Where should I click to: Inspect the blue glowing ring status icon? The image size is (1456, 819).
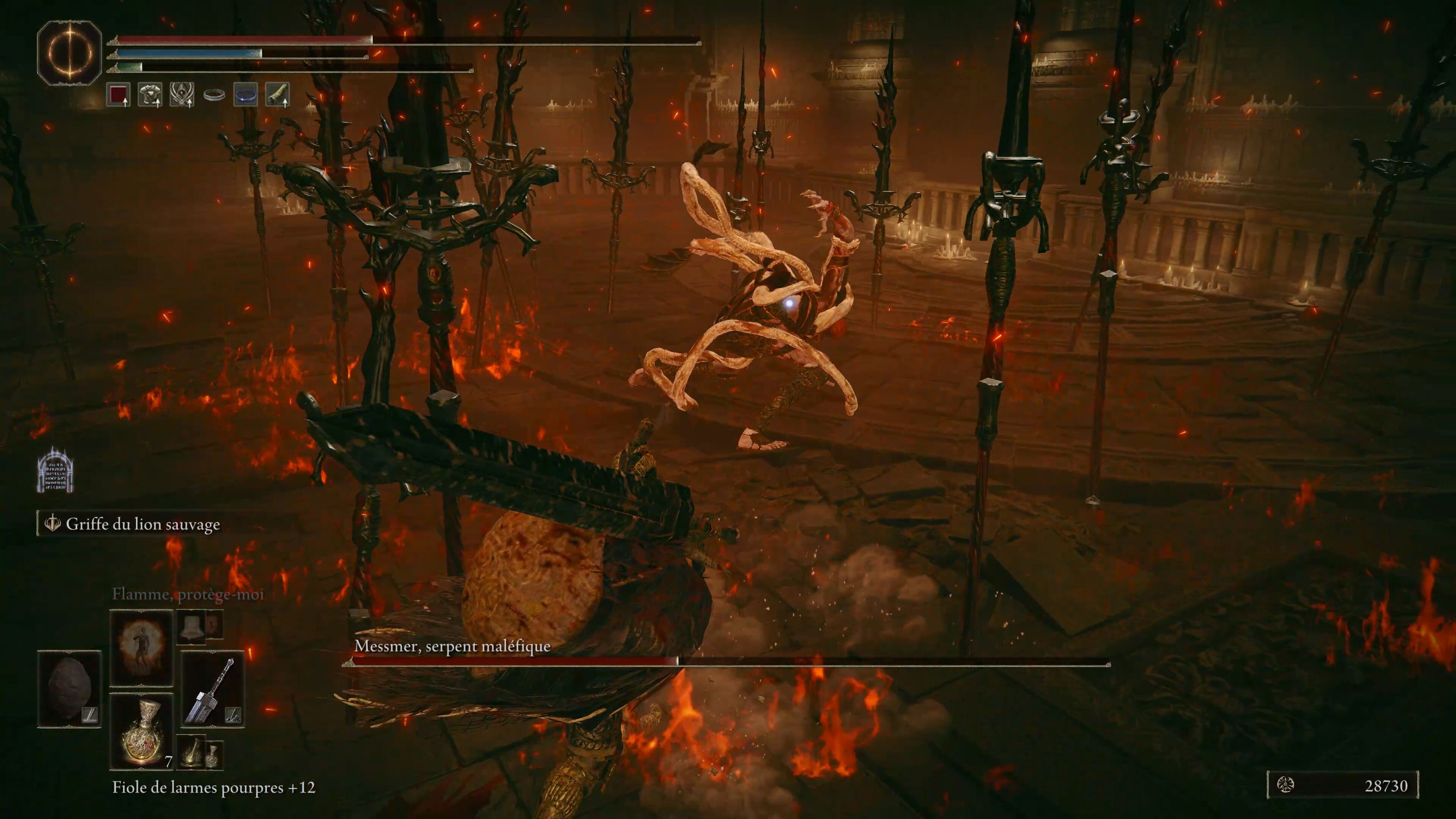(x=246, y=95)
